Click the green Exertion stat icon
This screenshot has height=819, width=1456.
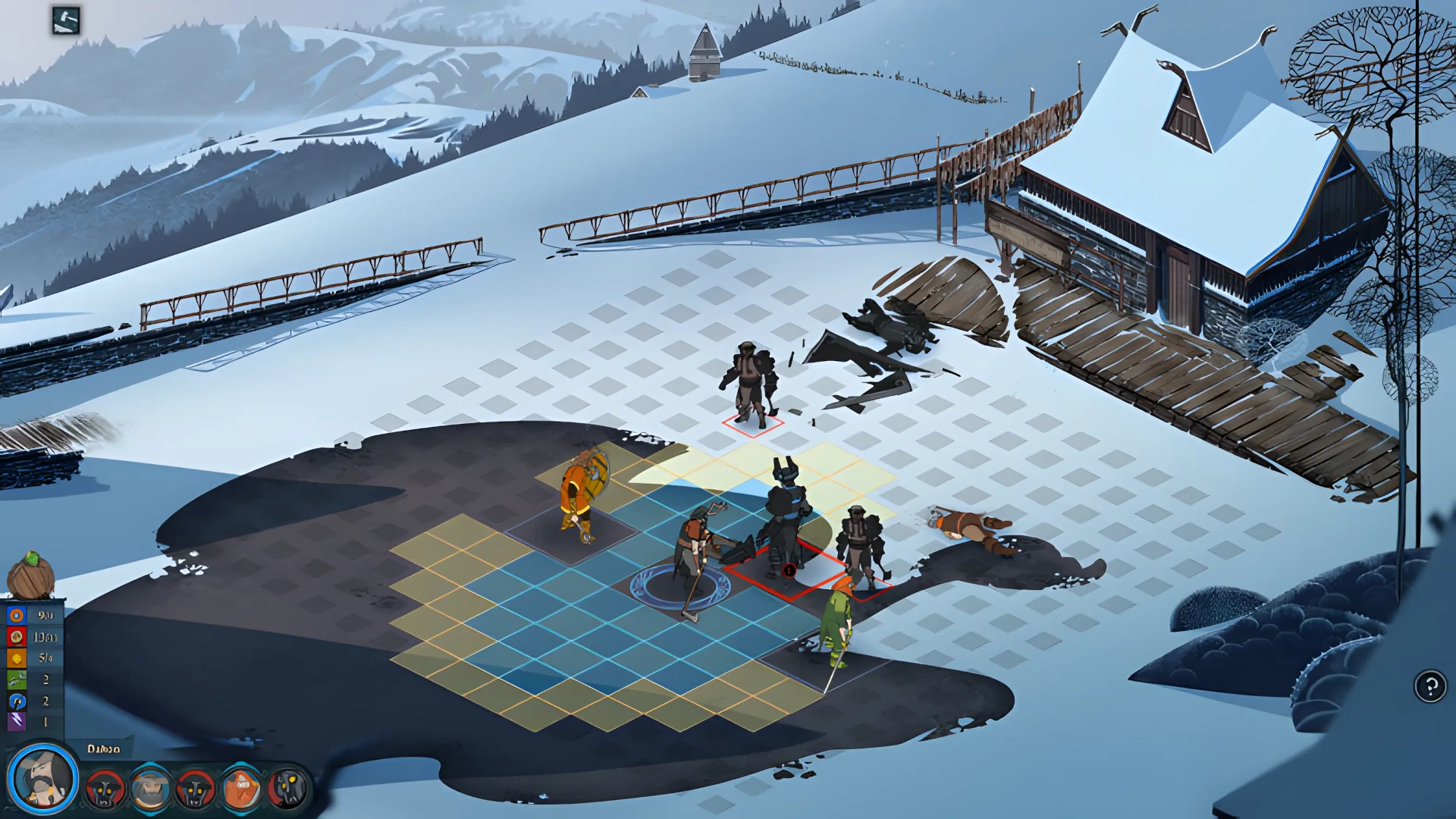[16, 680]
